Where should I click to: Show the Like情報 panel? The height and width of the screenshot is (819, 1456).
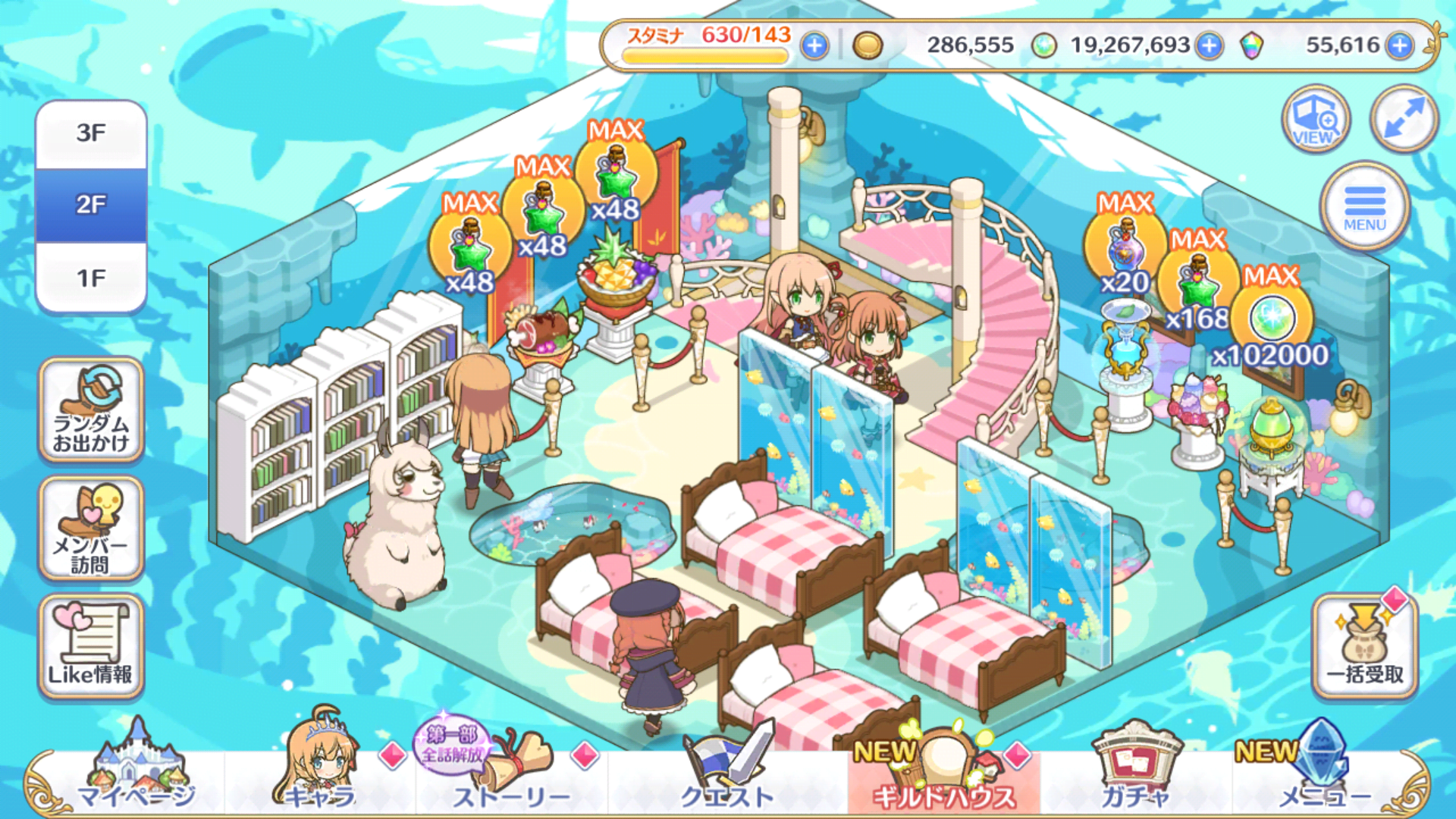click(91, 646)
